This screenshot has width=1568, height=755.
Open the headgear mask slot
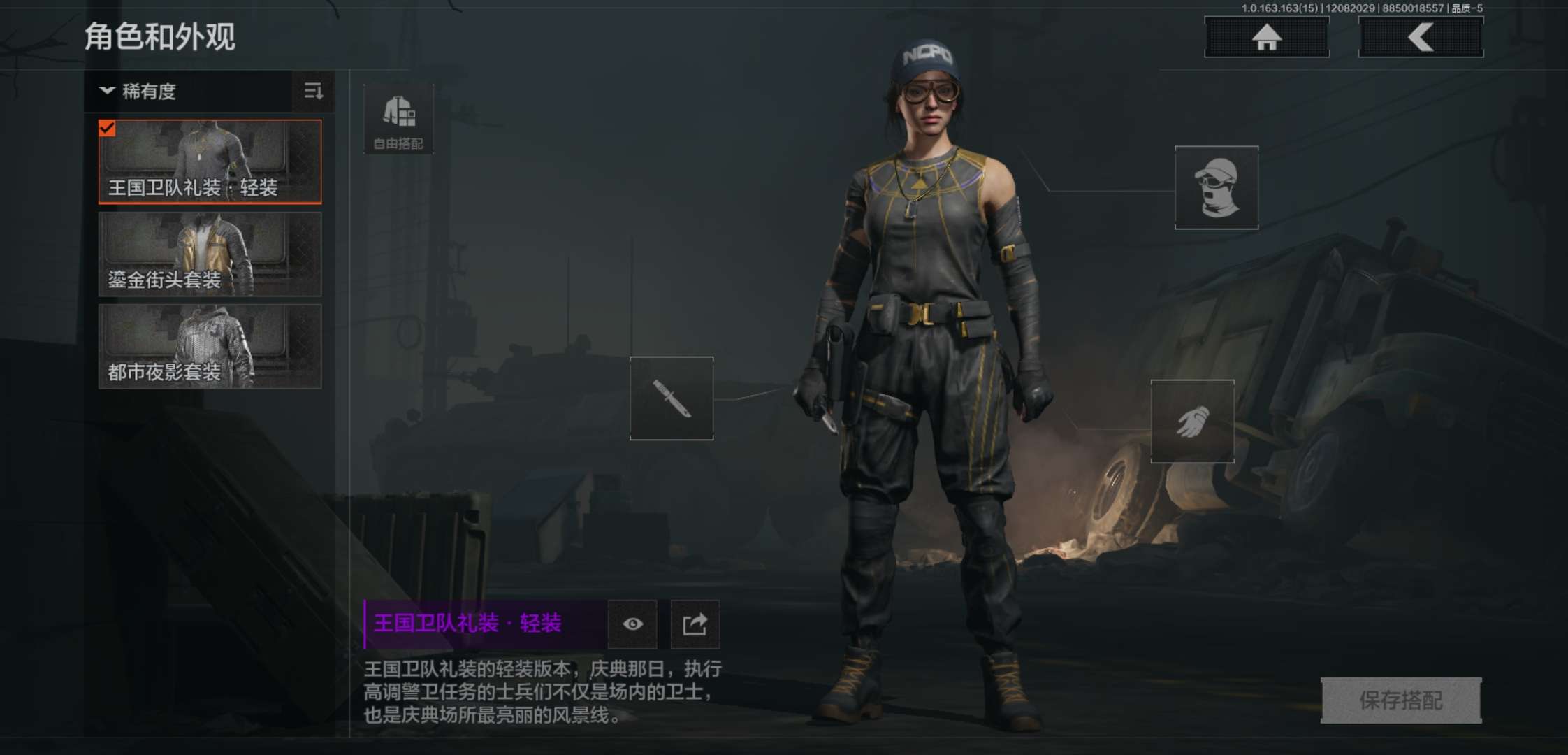(1217, 187)
